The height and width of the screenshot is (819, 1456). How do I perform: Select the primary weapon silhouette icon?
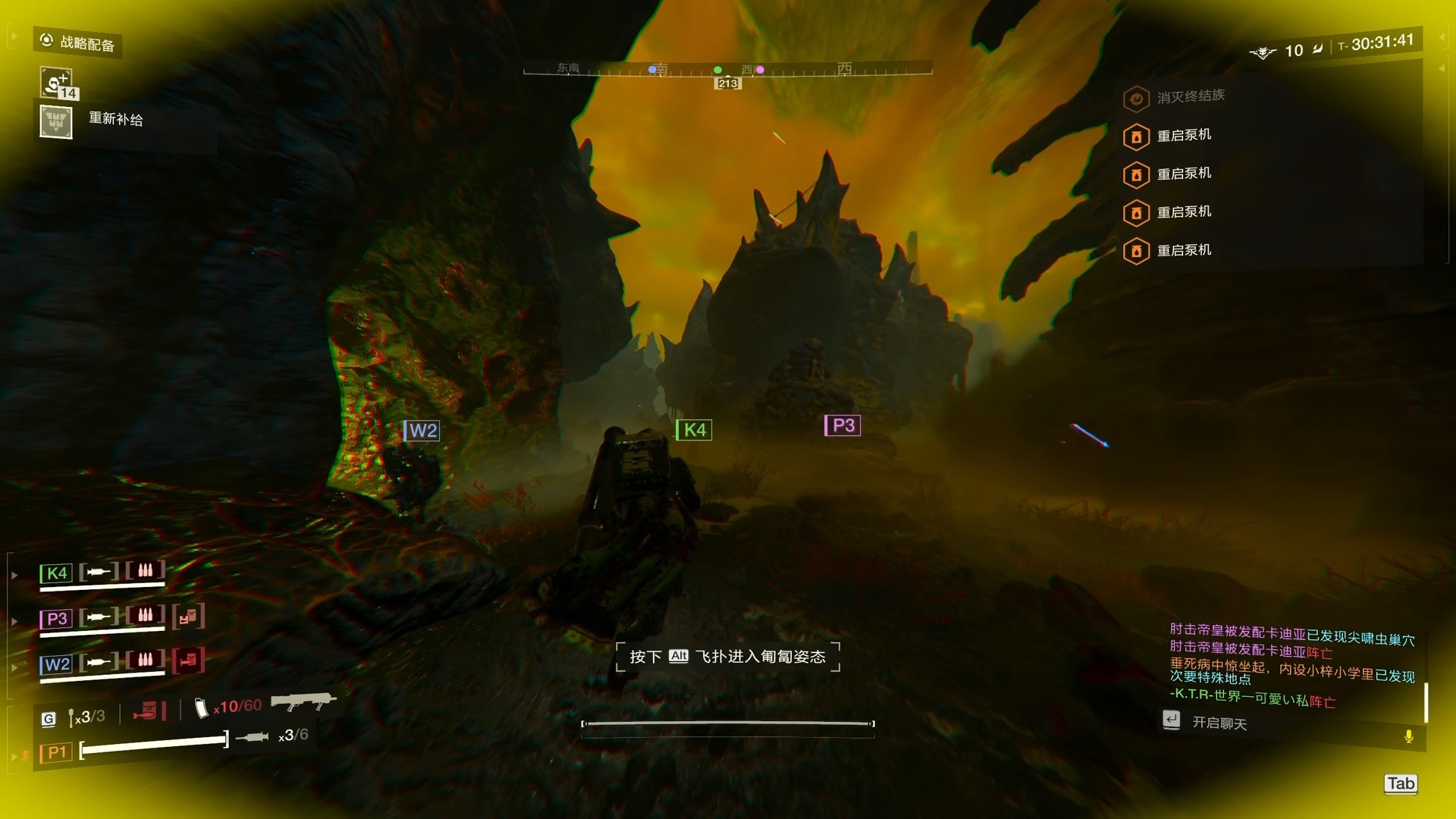[x=303, y=701]
